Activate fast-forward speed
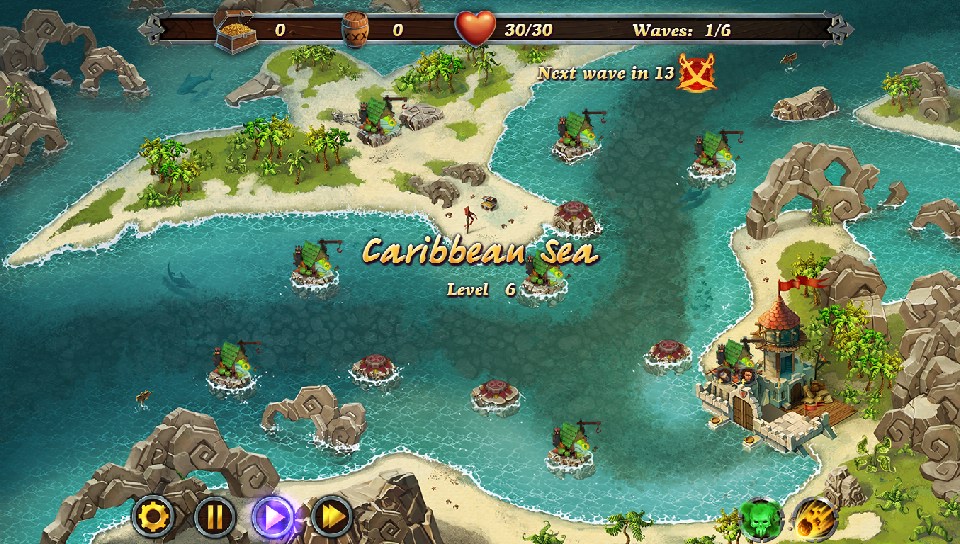This screenshot has width=960, height=544. click(x=331, y=517)
